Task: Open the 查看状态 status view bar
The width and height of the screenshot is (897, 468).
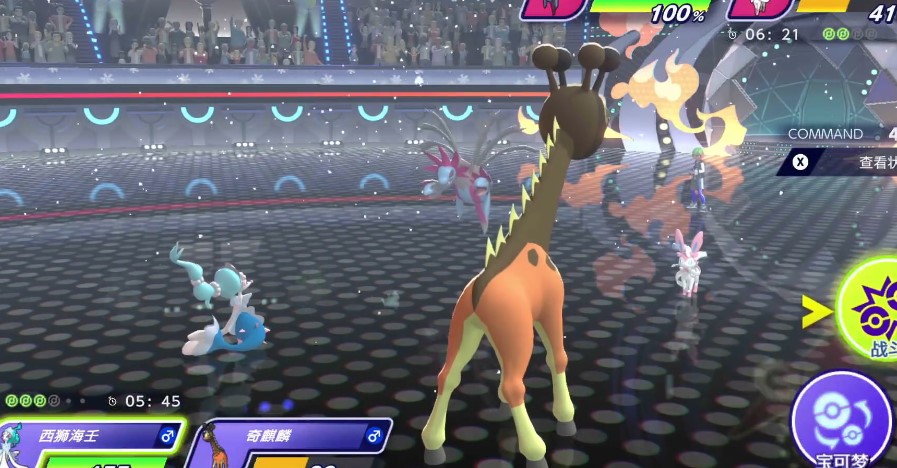Action: [x=842, y=162]
